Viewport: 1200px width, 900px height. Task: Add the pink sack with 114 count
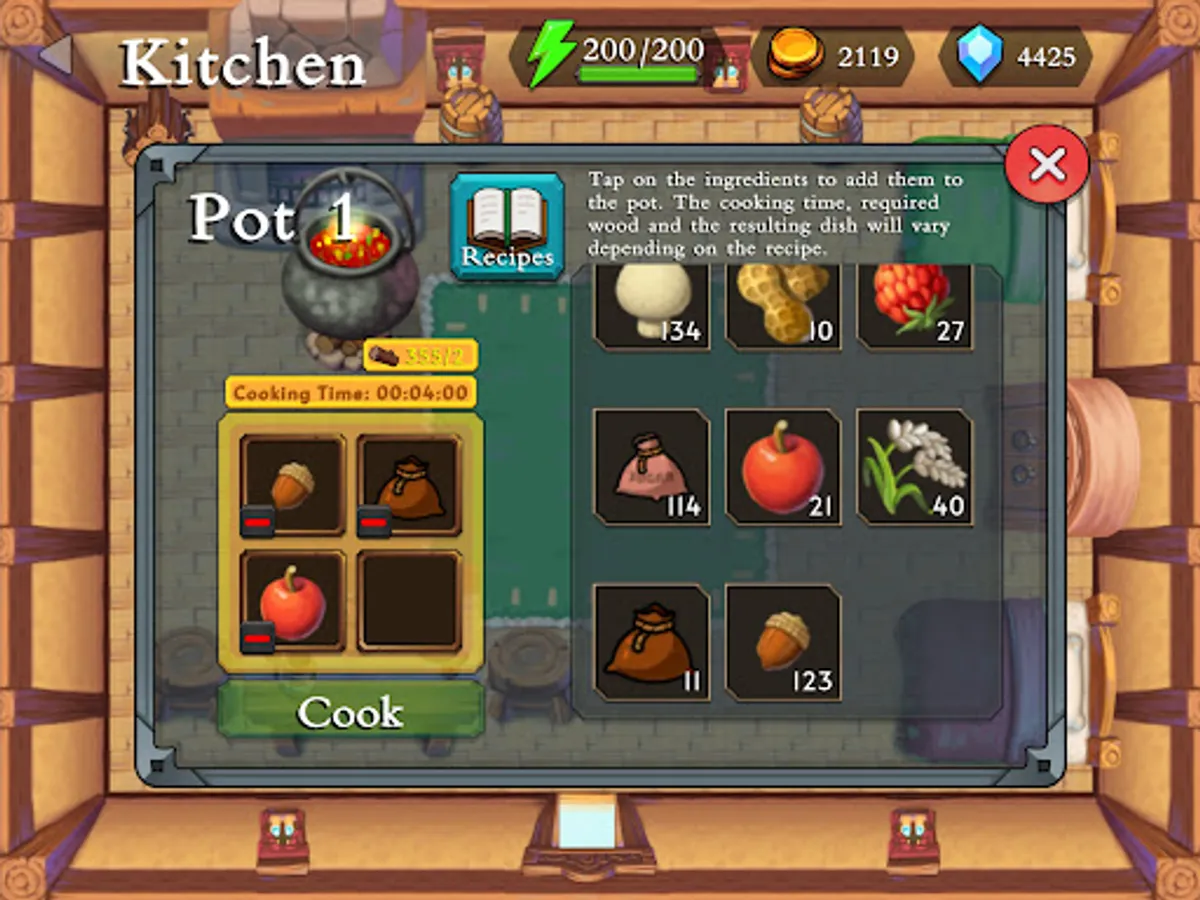click(652, 466)
